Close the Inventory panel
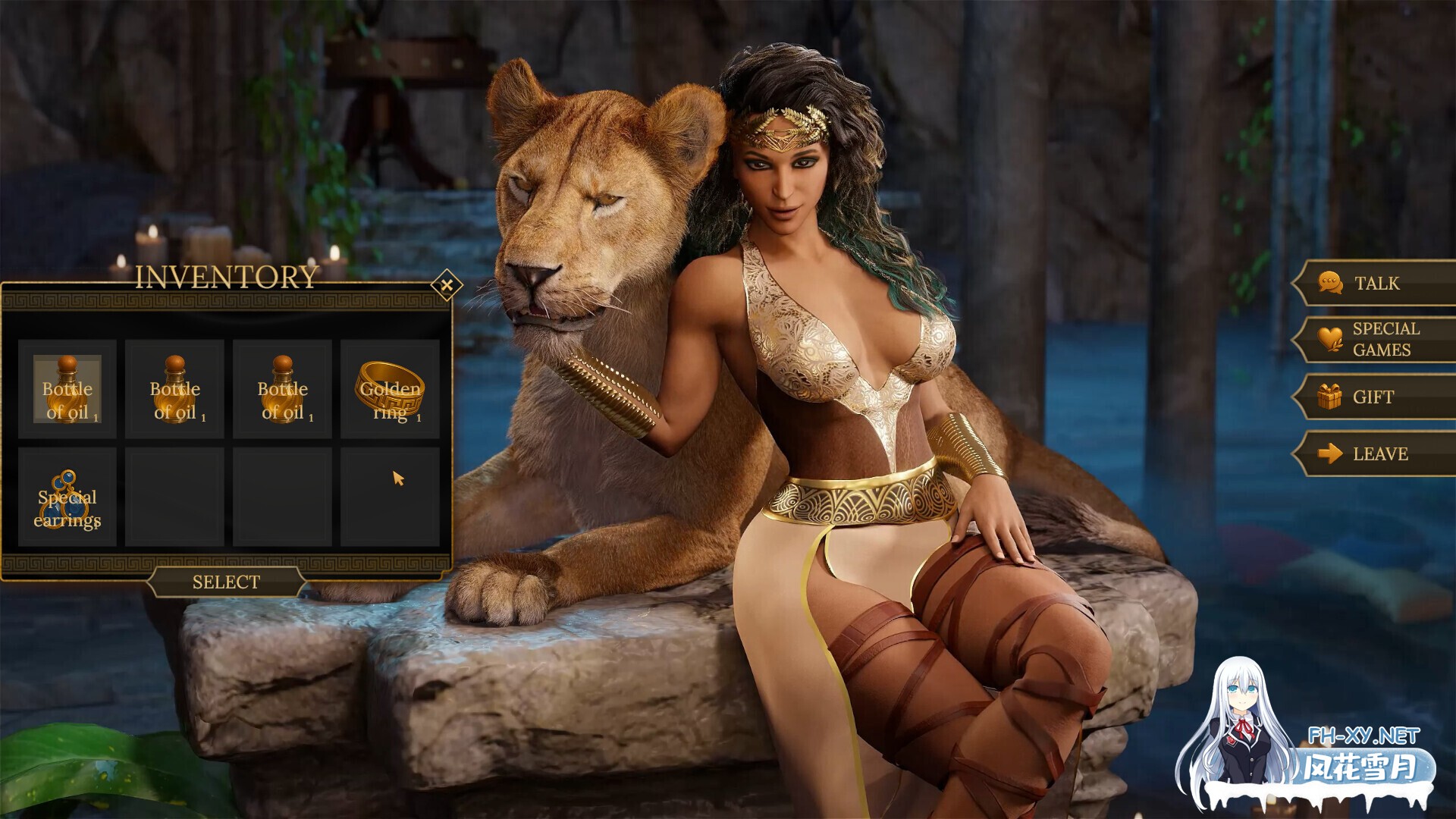The width and height of the screenshot is (1456, 819). point(447,285)
